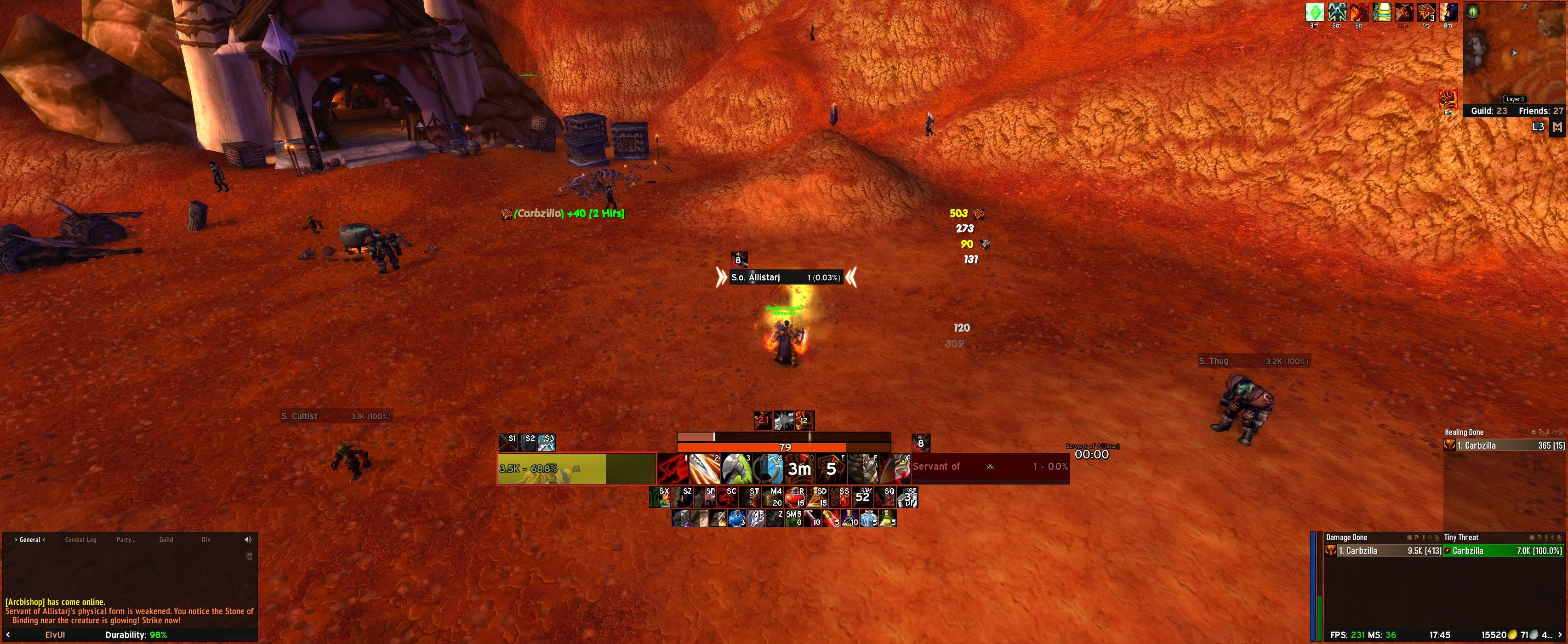Click the ElvUI label on bottom panel
Screen dimensions: 1568x644
(55, 635)
